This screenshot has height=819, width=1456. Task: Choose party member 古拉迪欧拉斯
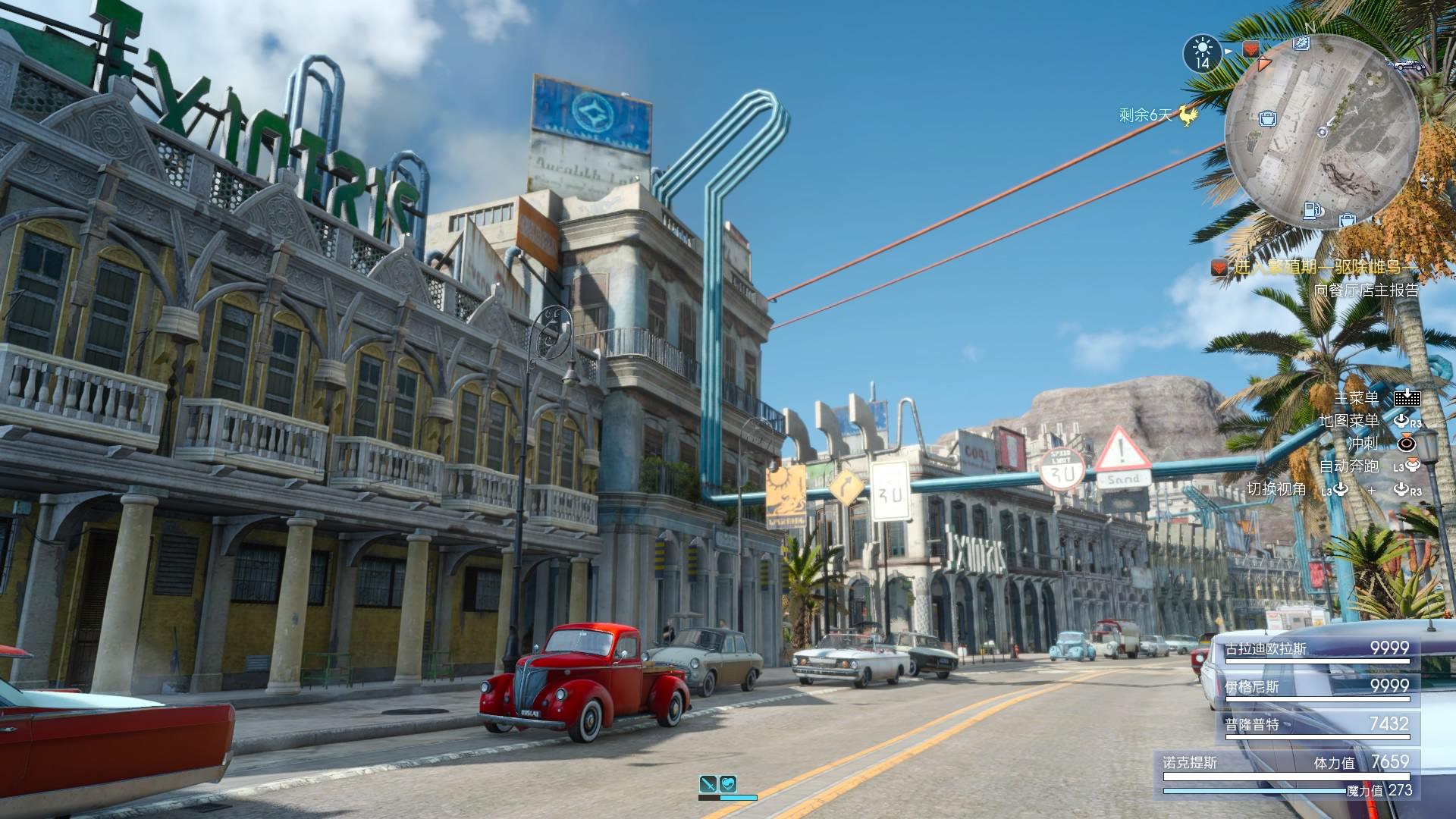click(x=1266, y=649)
